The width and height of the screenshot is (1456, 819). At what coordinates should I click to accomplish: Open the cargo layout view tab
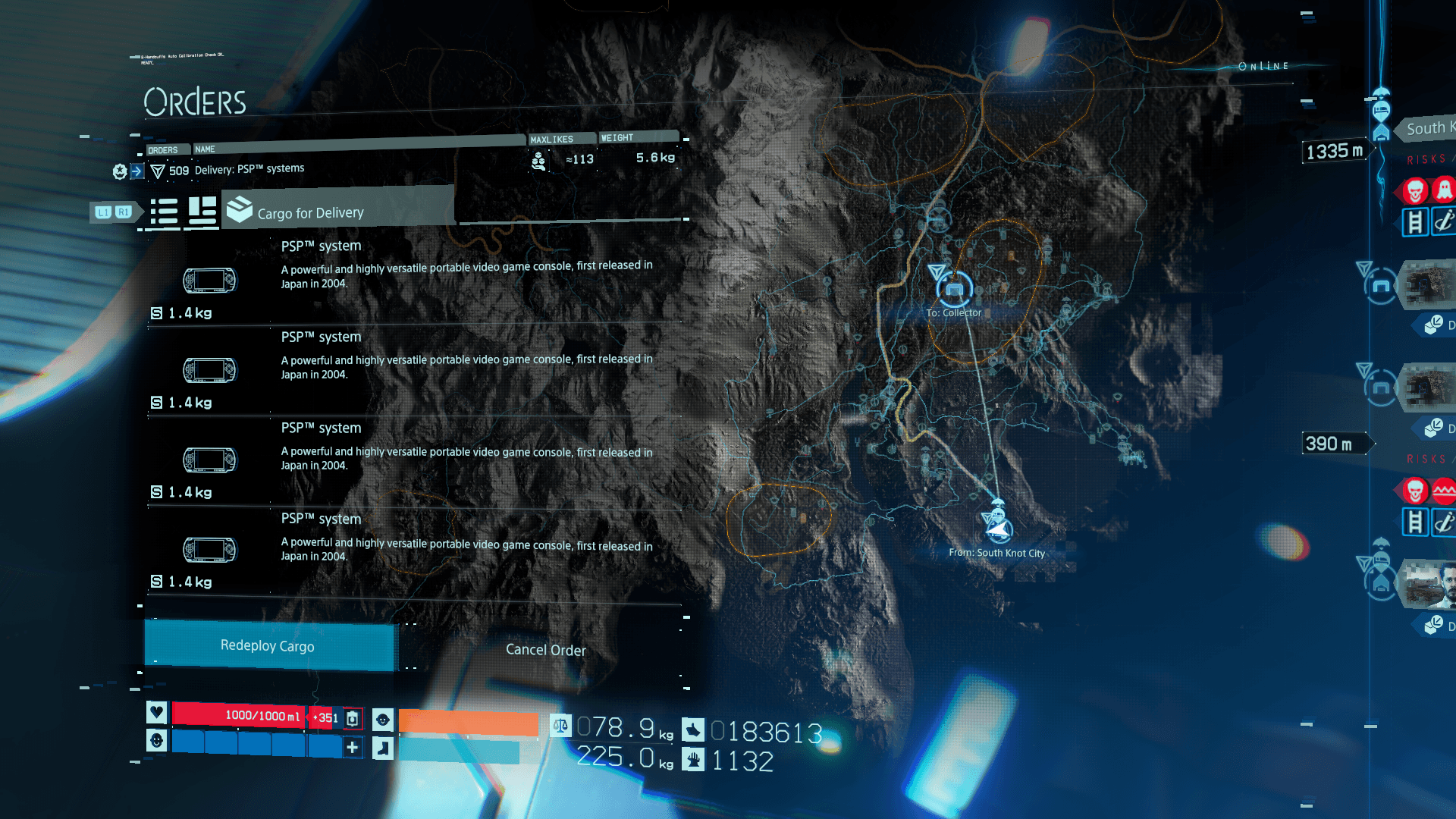click(202, 212)
